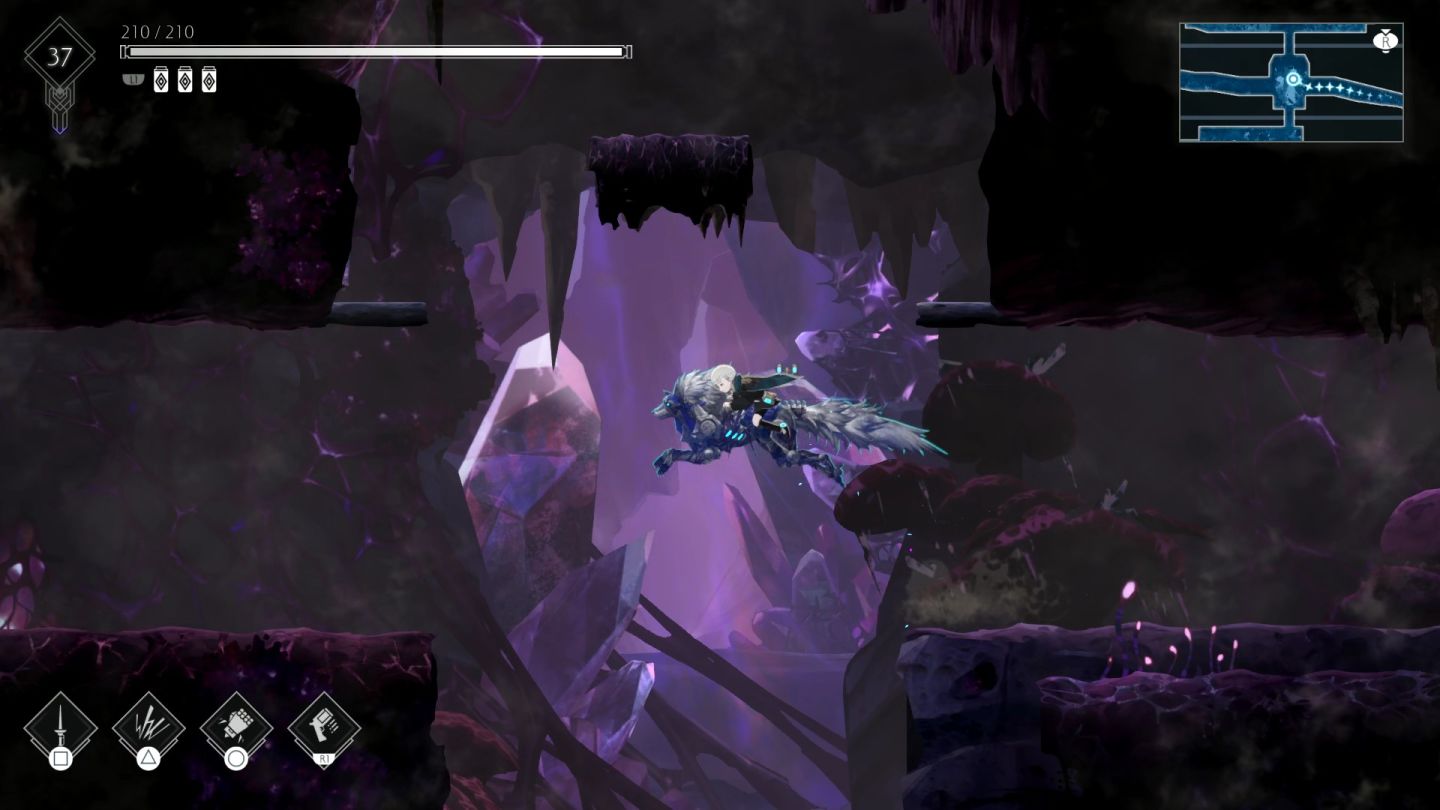Viewport: 1440px width, 810px height.
Task: Open the blue cave minimap
Action: tap(1291, 82)
